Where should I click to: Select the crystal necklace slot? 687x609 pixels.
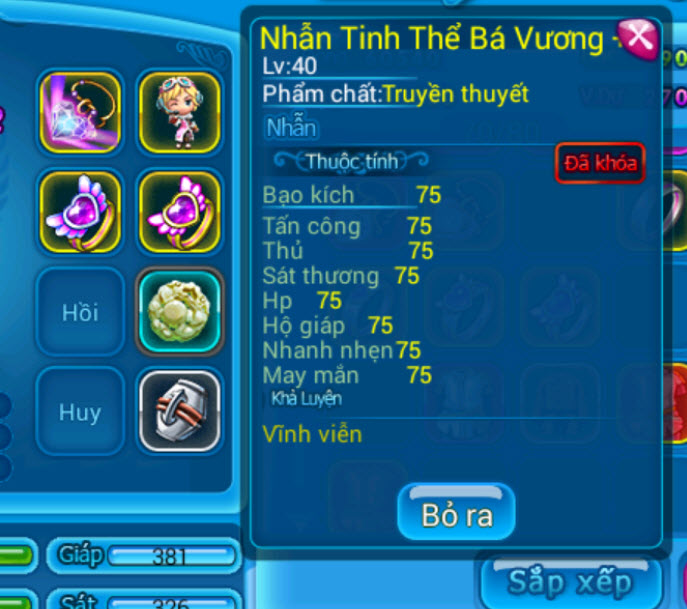(x=80, y=110)
